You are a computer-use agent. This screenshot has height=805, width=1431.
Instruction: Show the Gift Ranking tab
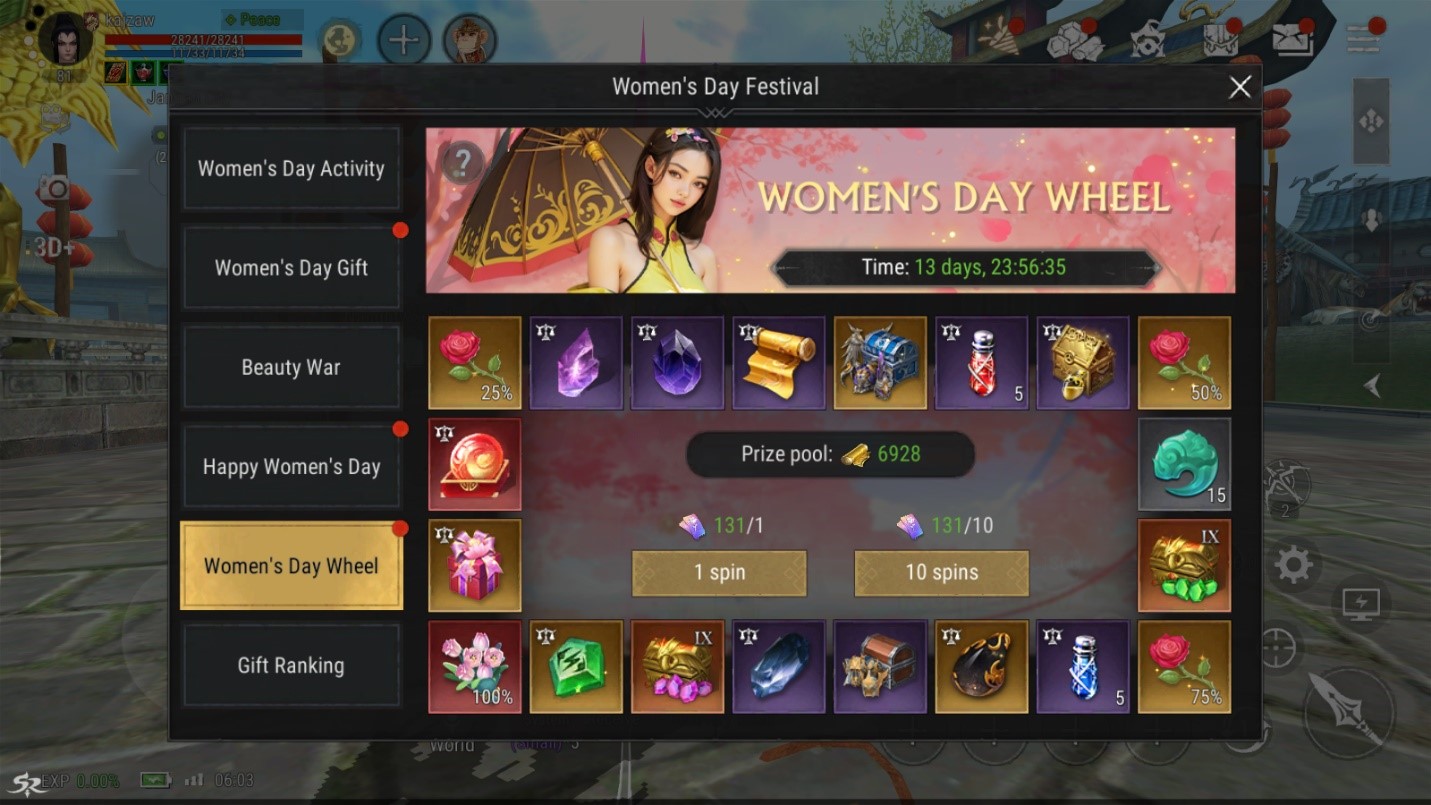[x=291, y=665]
